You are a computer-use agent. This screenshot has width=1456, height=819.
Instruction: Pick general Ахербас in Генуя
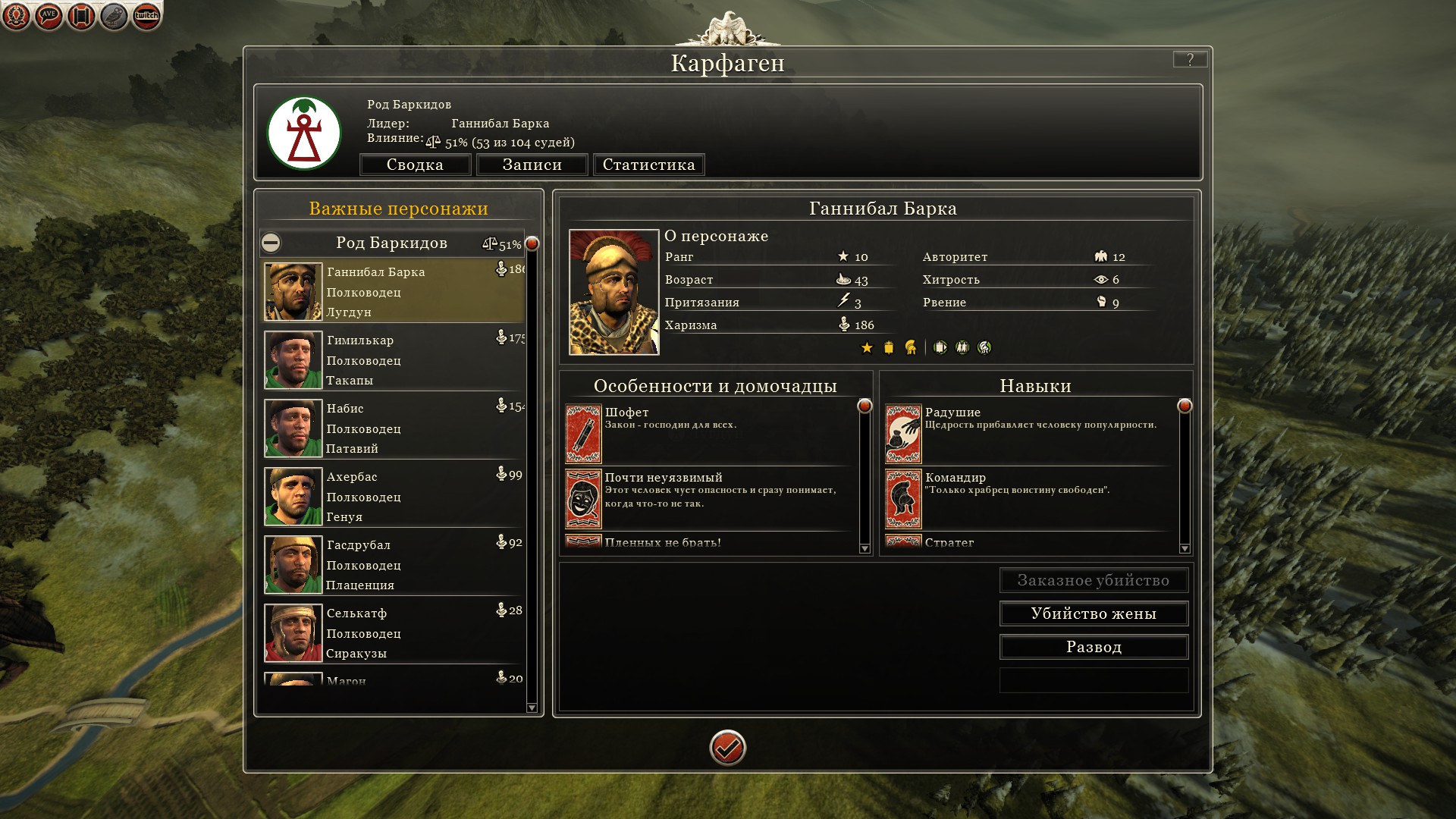tap(393, 497)
